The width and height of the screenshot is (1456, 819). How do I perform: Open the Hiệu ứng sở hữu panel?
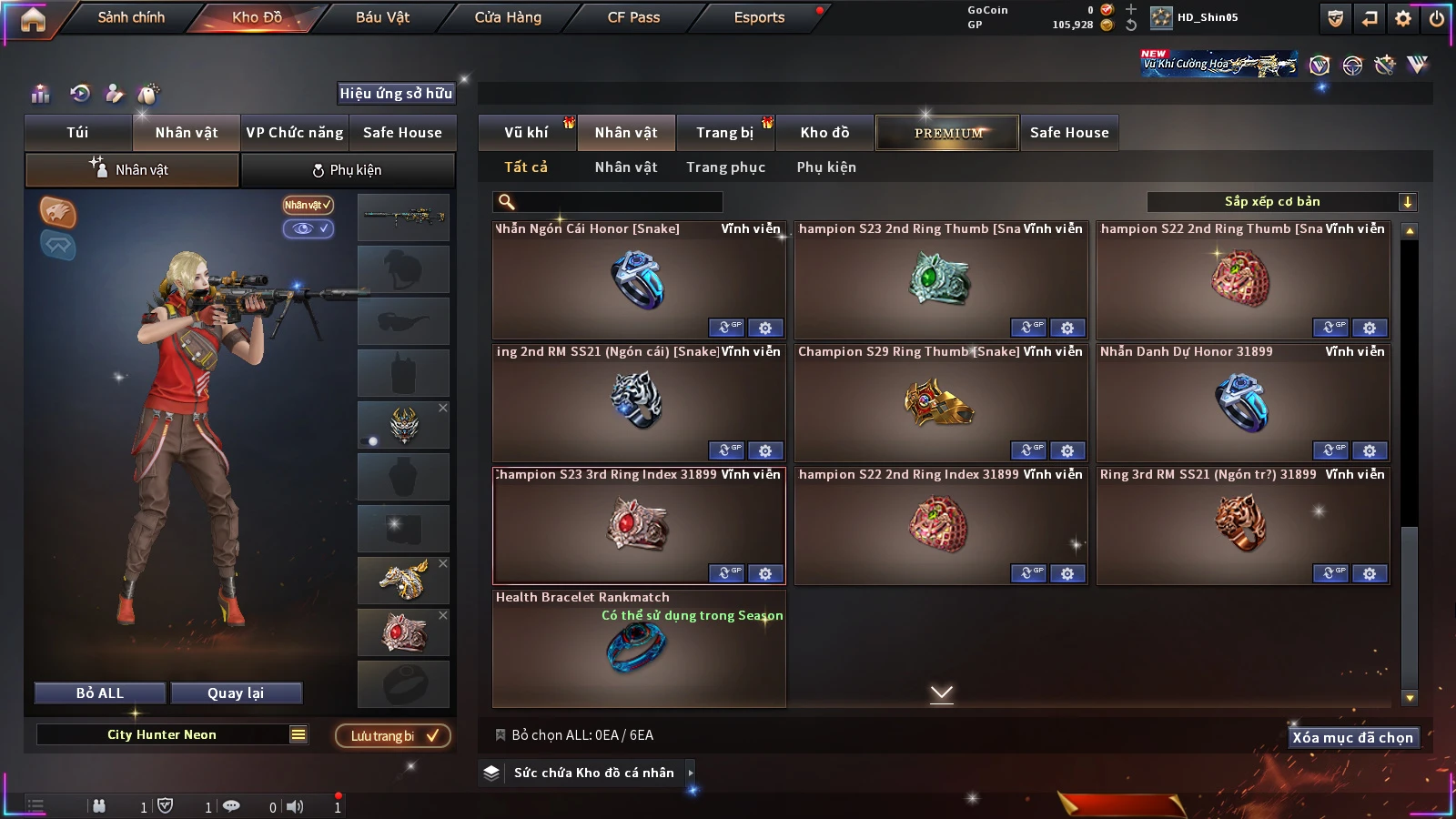[x=396, y=94]
